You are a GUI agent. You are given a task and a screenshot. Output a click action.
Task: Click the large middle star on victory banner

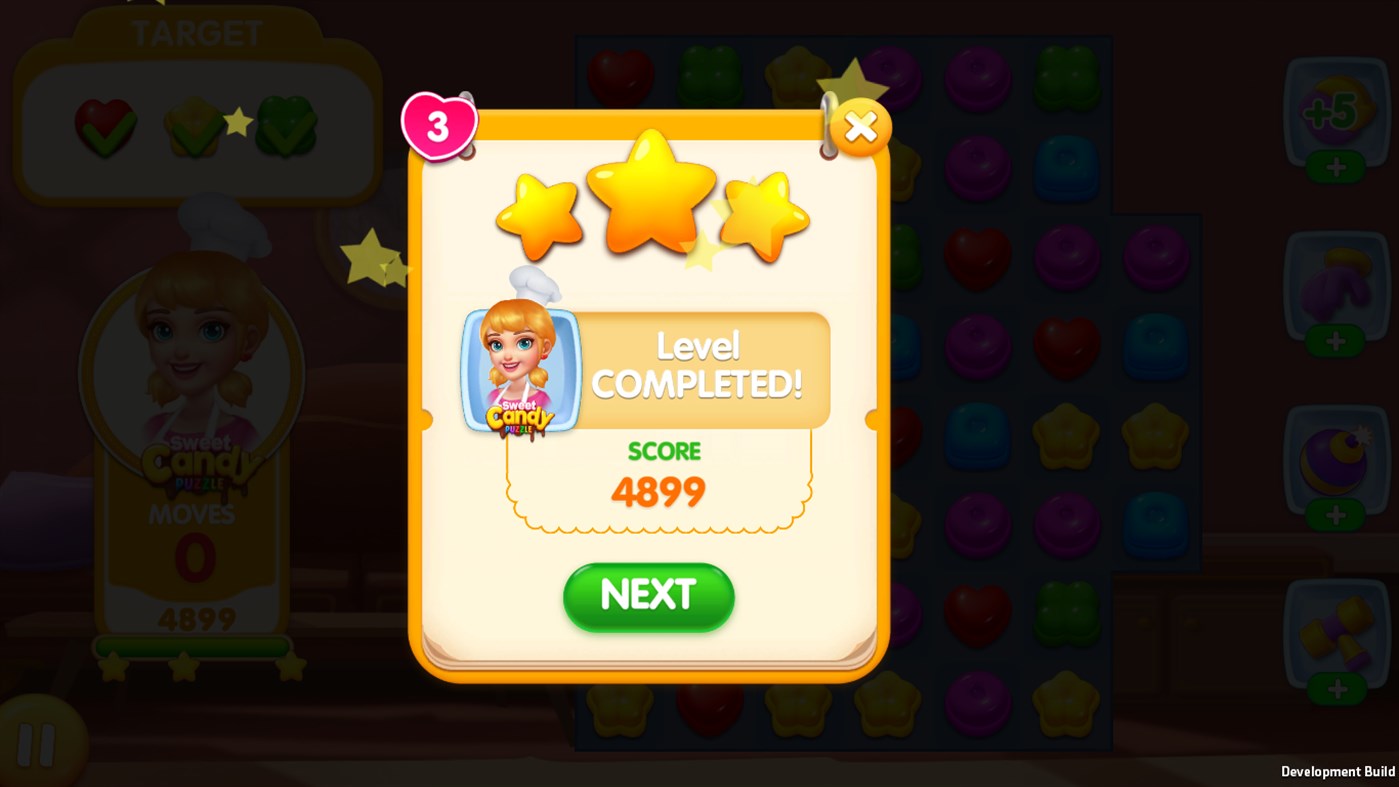[651, 190]
